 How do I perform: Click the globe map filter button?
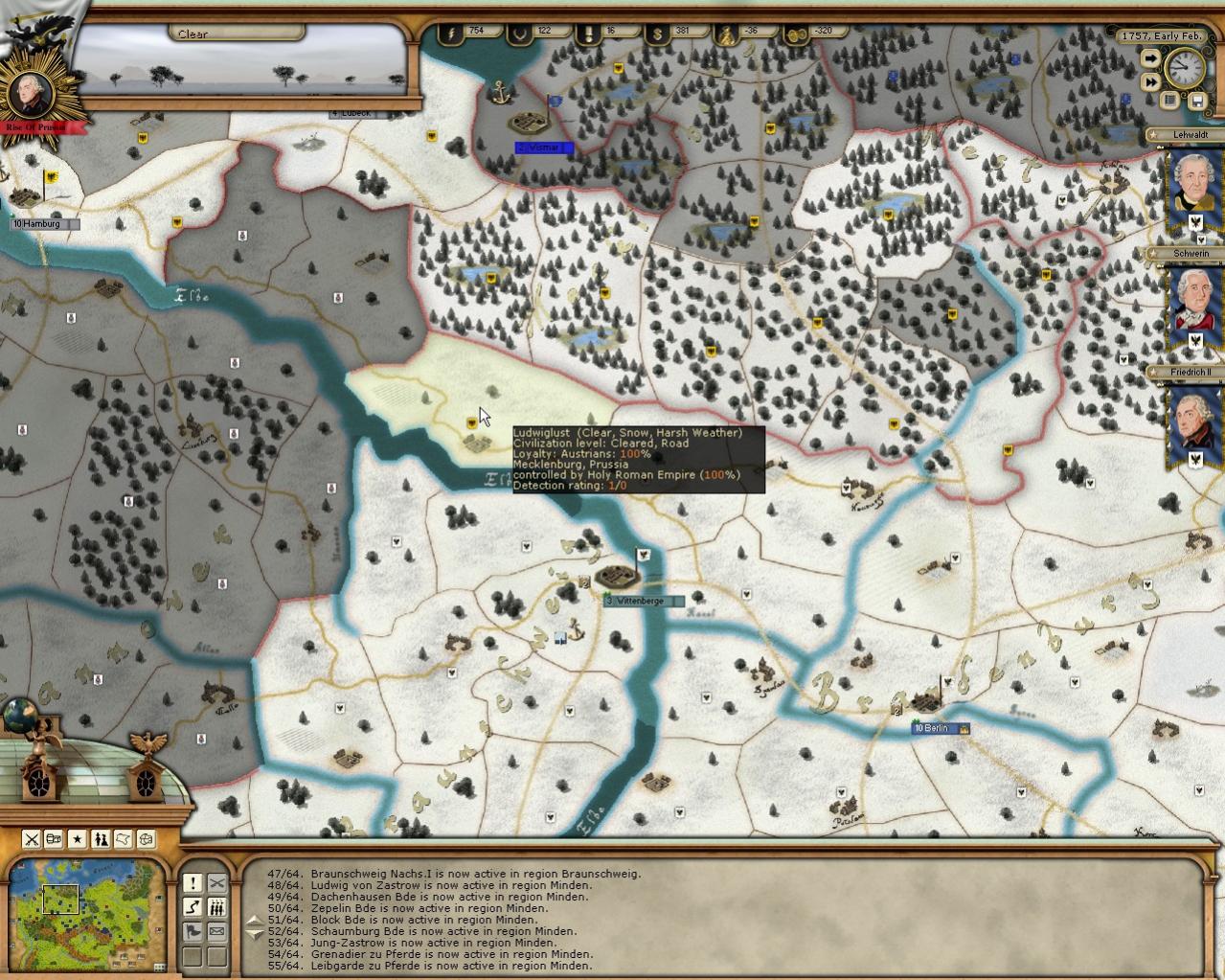[x=147, y=839]
